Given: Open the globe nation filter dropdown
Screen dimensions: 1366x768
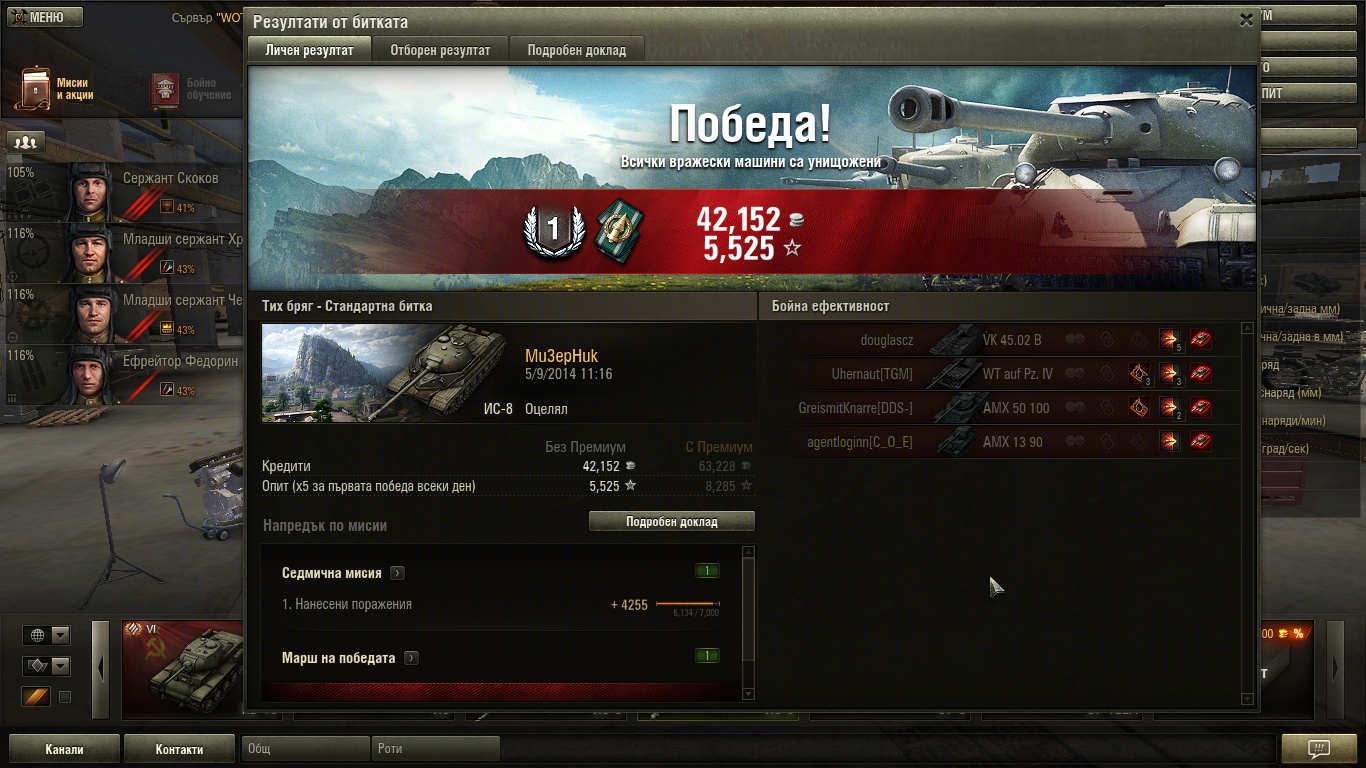Looking at the screenshot, I should click(47, 635).
